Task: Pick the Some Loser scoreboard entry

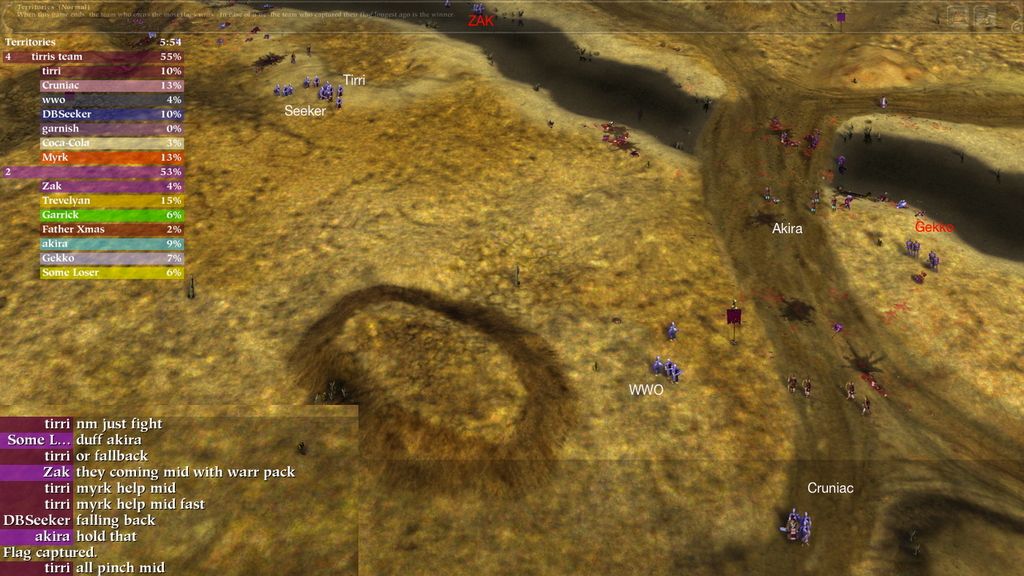Action: [x=110, y=272]
